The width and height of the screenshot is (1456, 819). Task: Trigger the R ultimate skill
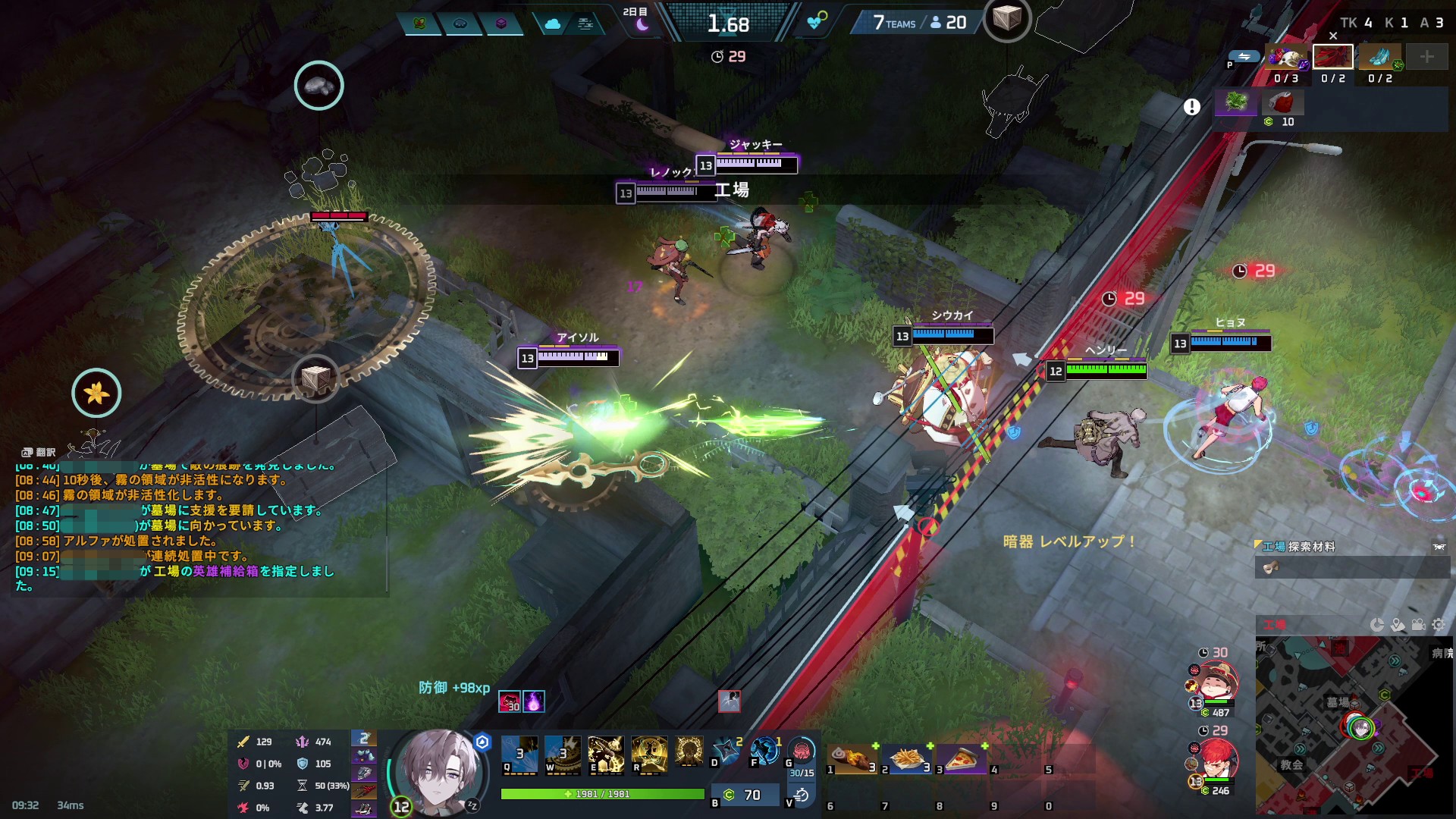[x=649, y=754]
